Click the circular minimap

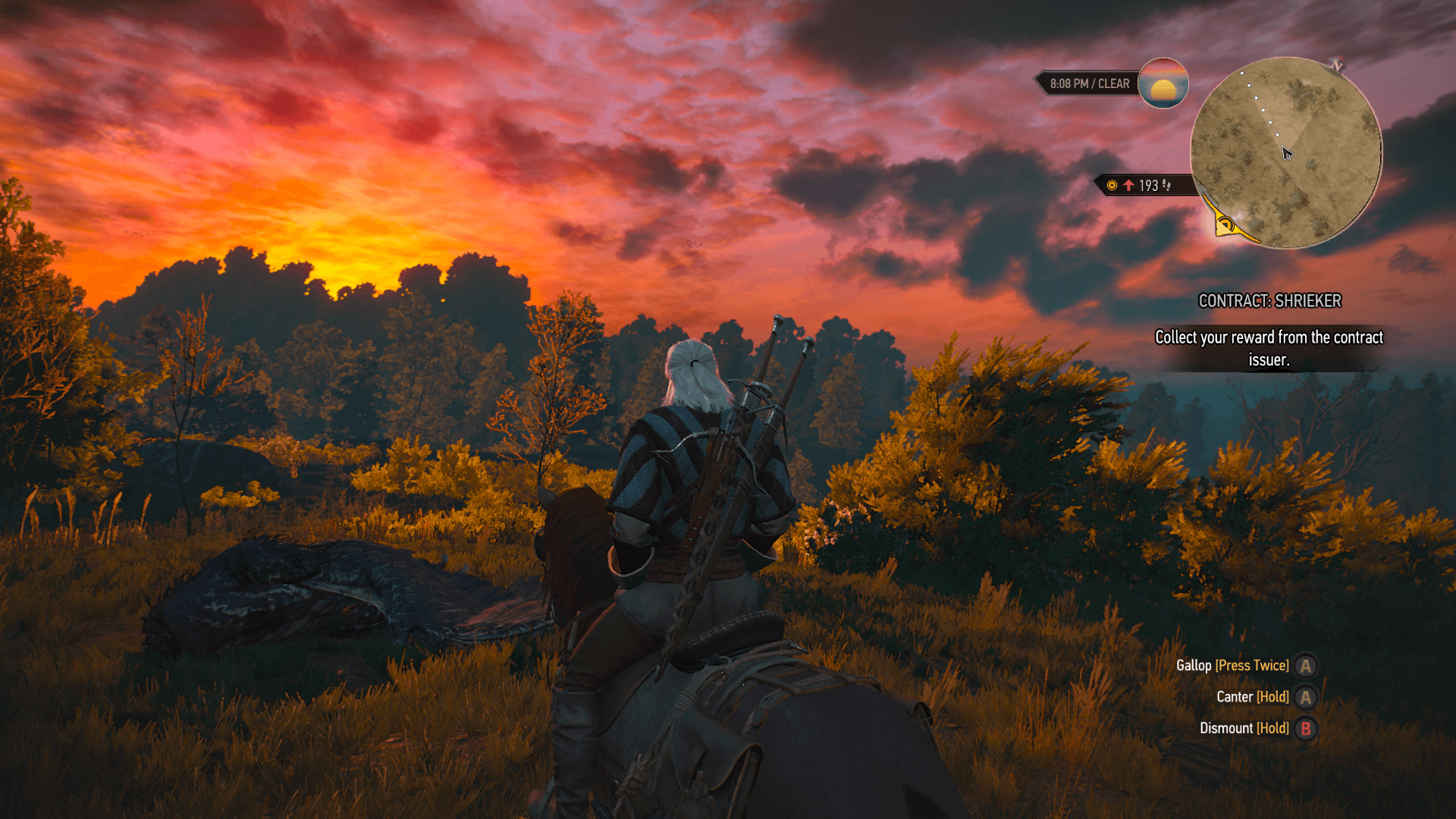(x=1285, y=152)
